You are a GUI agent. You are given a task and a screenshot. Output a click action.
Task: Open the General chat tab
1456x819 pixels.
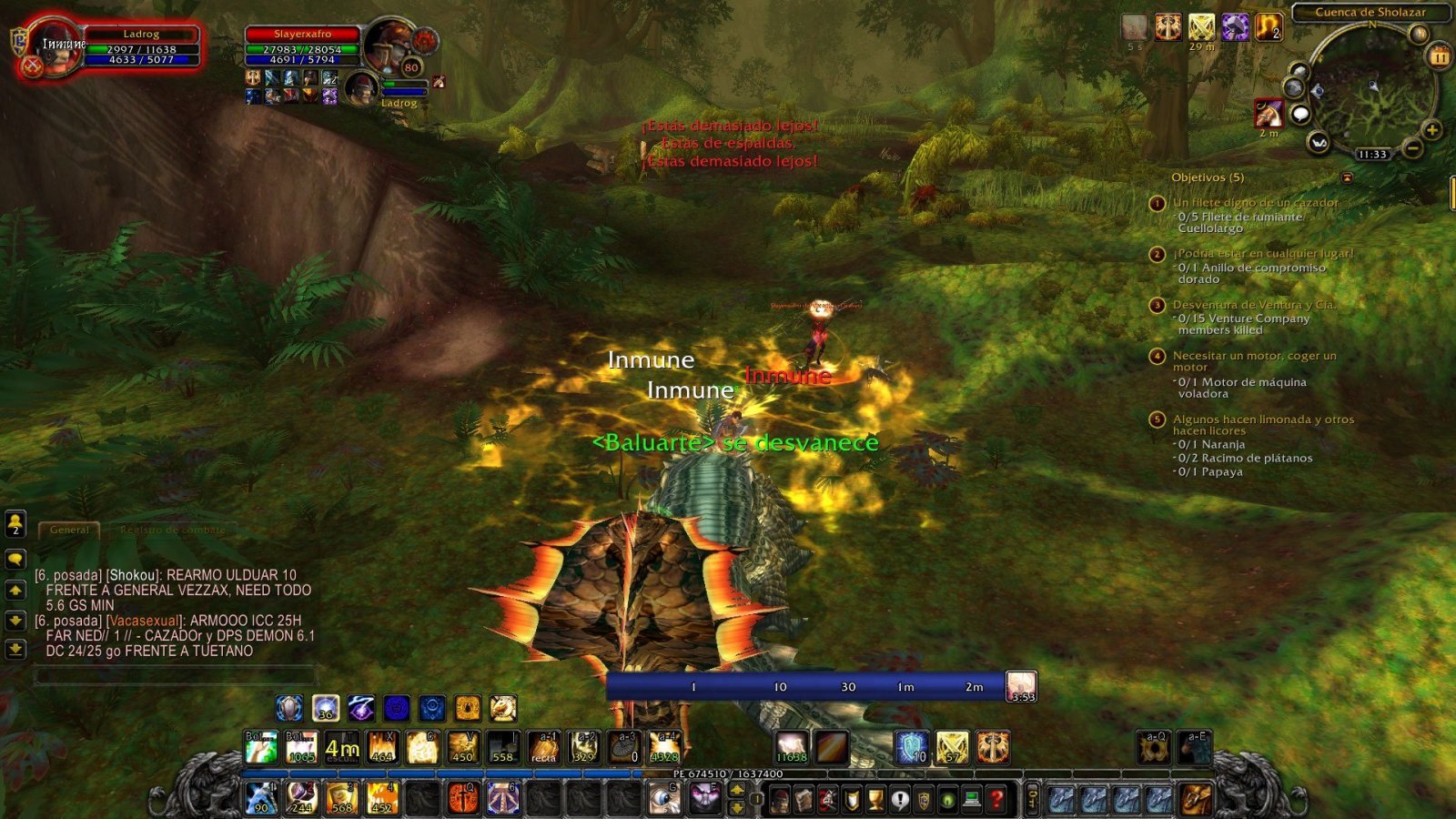(69, 530)
